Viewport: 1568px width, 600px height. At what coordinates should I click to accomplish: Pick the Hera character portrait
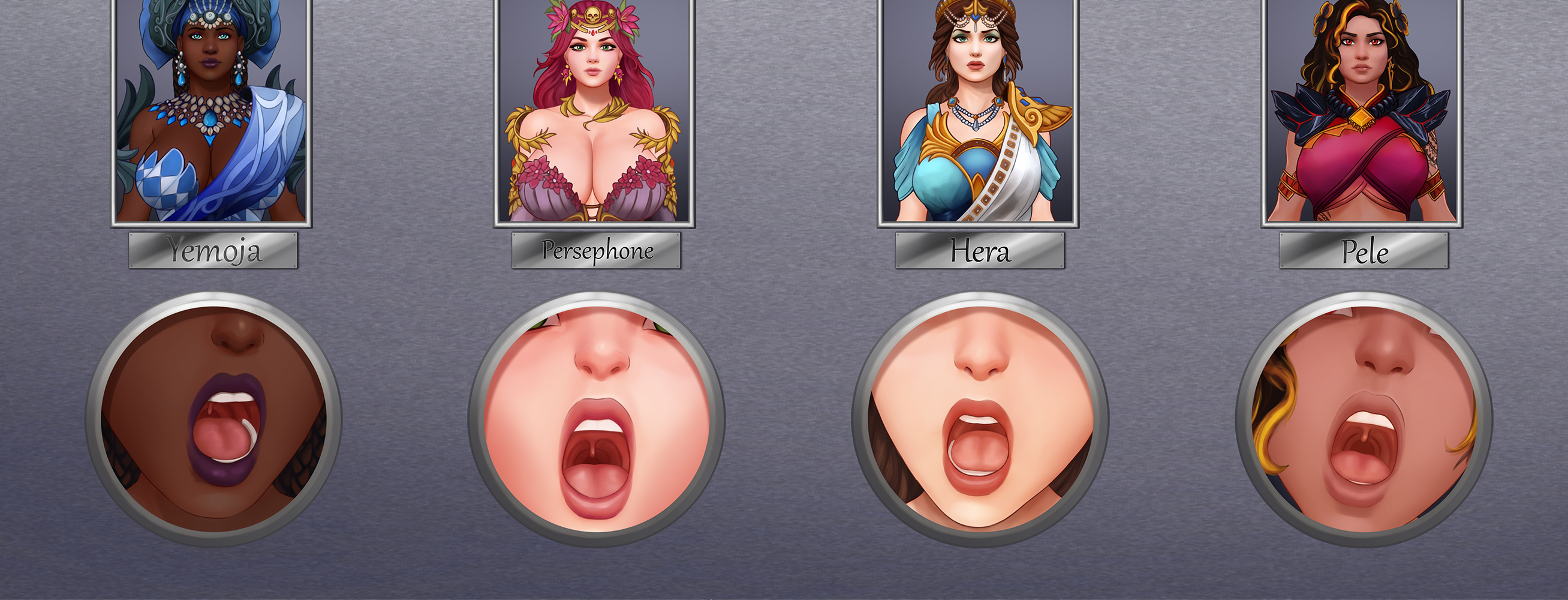[x=978, y=113]
